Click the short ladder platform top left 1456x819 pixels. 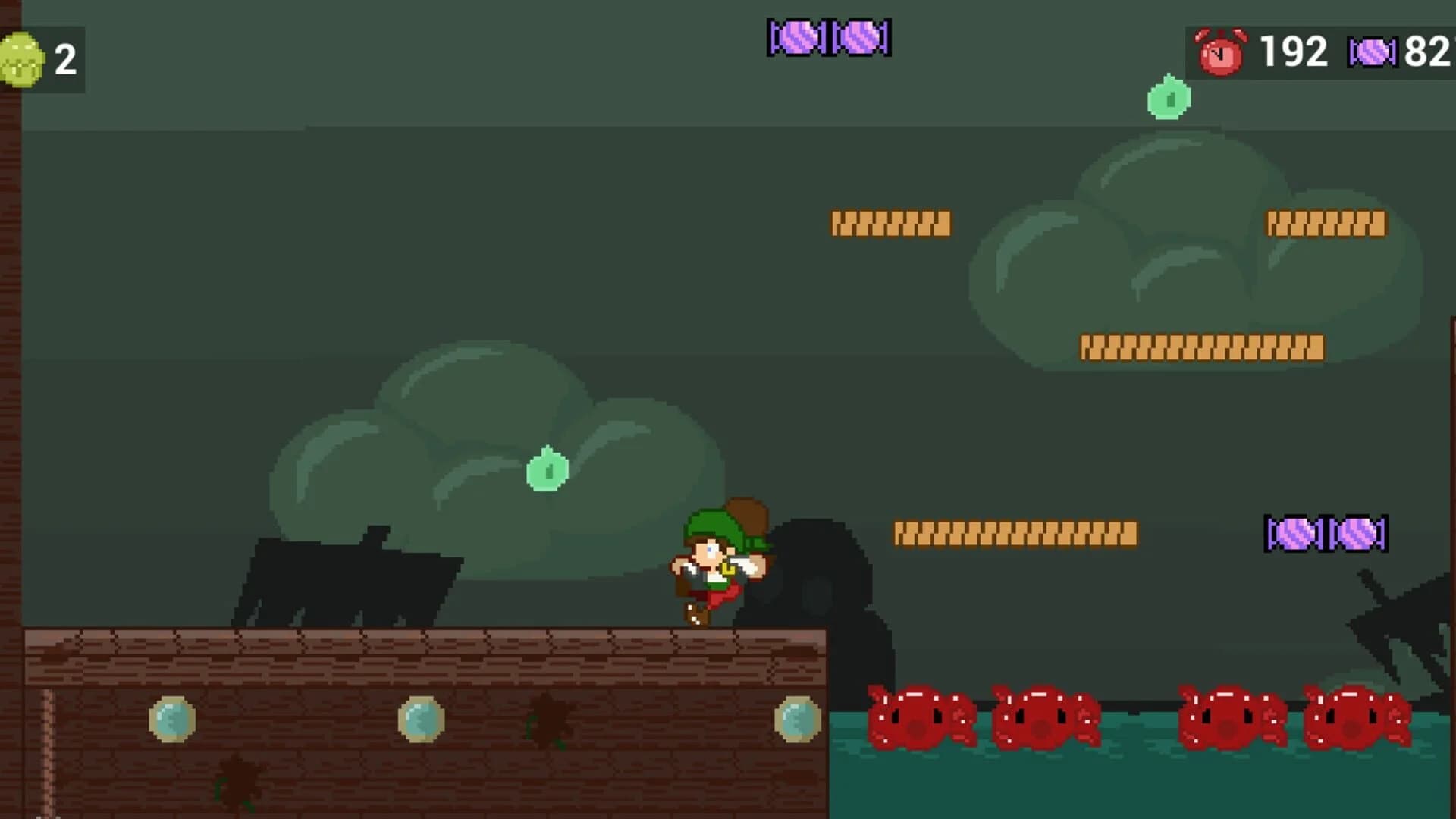click(x=891, y=224)
